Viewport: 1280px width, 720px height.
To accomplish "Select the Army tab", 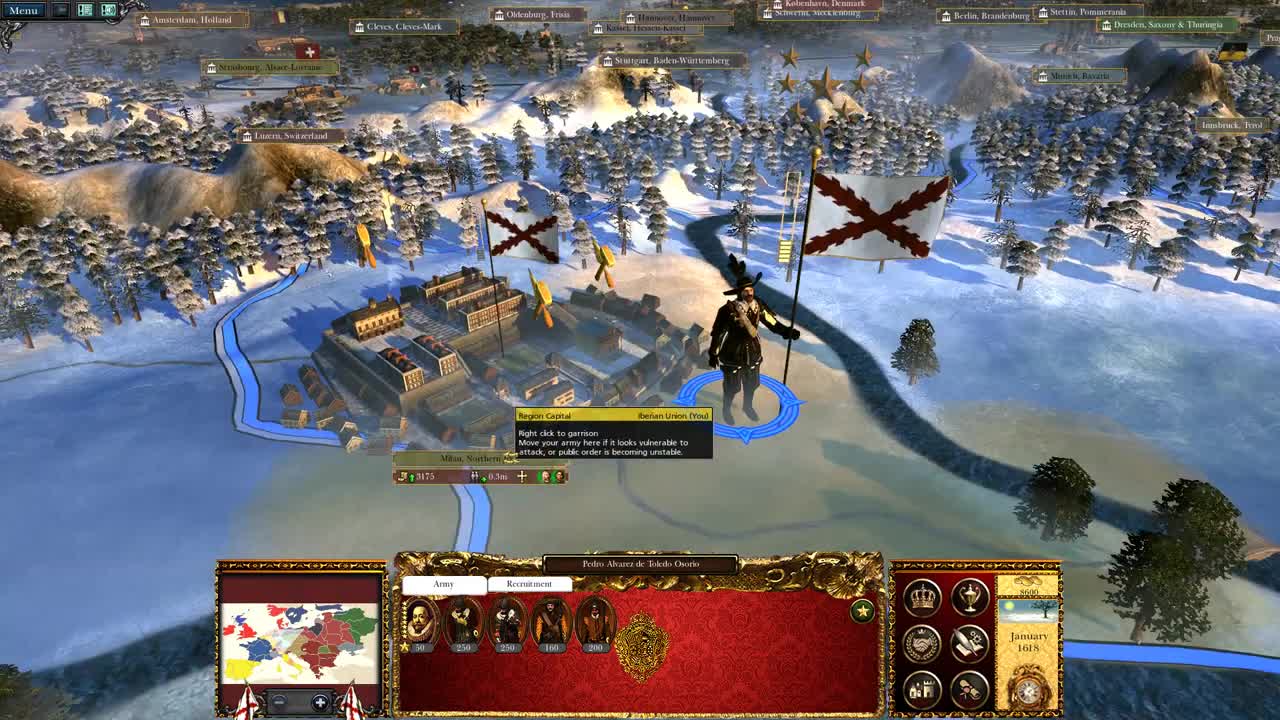I will click(444, 583).
